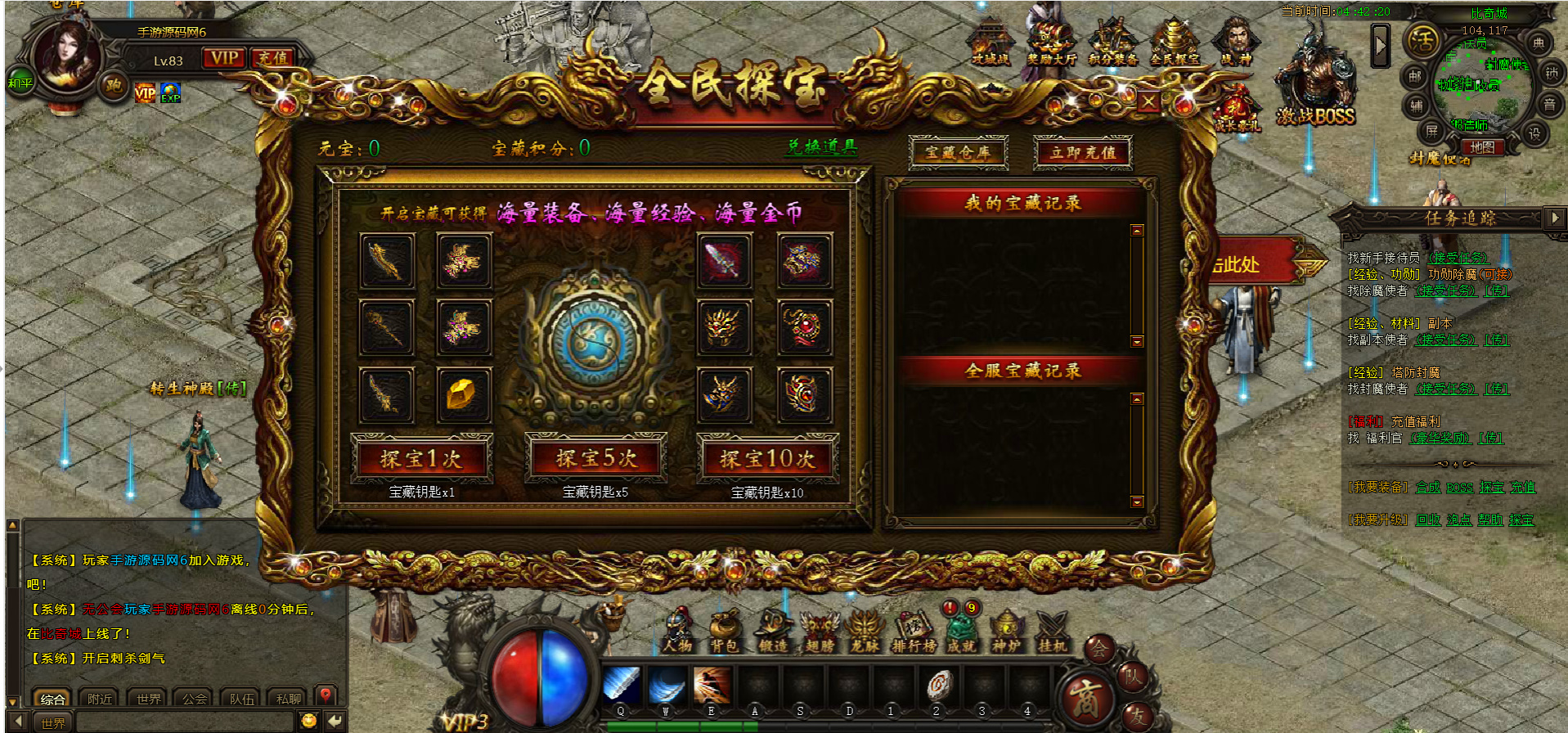Click the 地图 map button

click(x=1481, y=147)
